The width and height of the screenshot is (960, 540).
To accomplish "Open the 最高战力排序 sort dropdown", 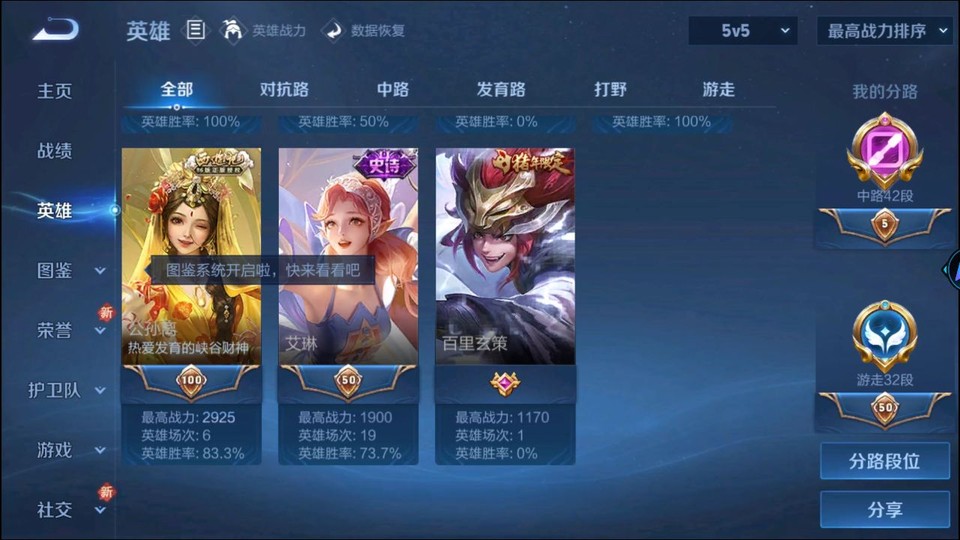I will click(885, 31).
